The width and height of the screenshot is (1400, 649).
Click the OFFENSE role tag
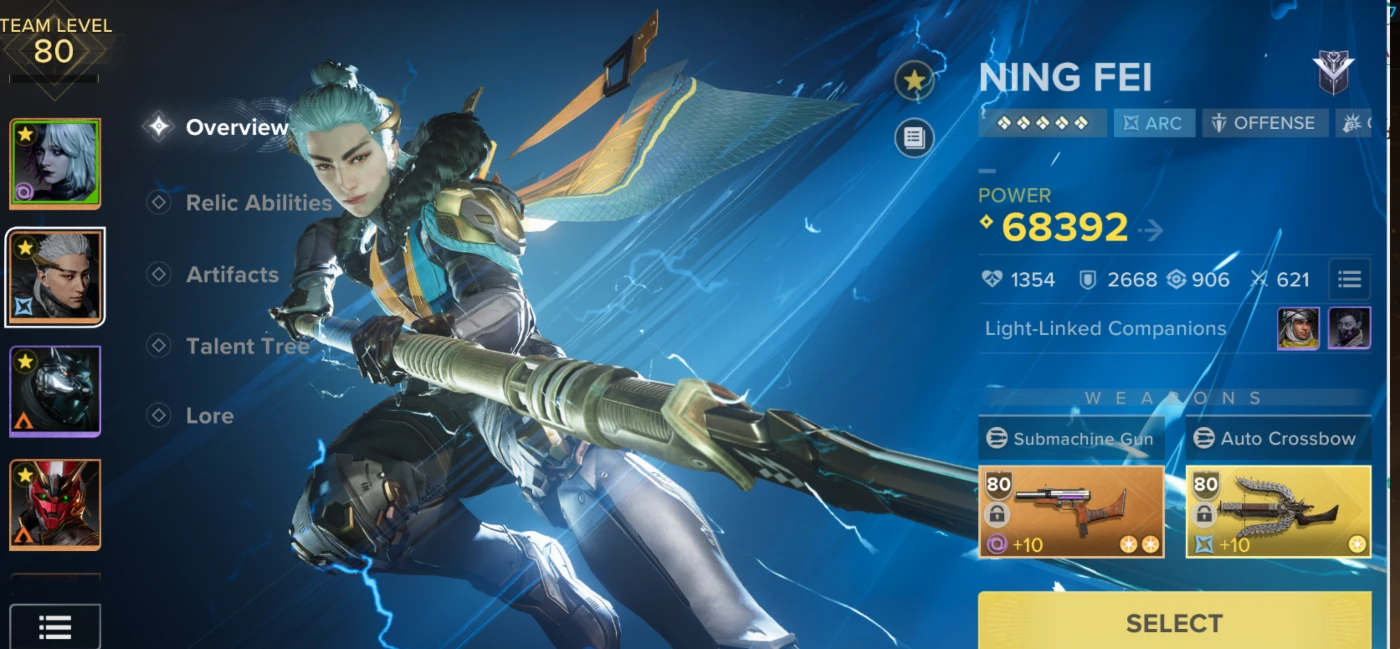[1265, 123]
